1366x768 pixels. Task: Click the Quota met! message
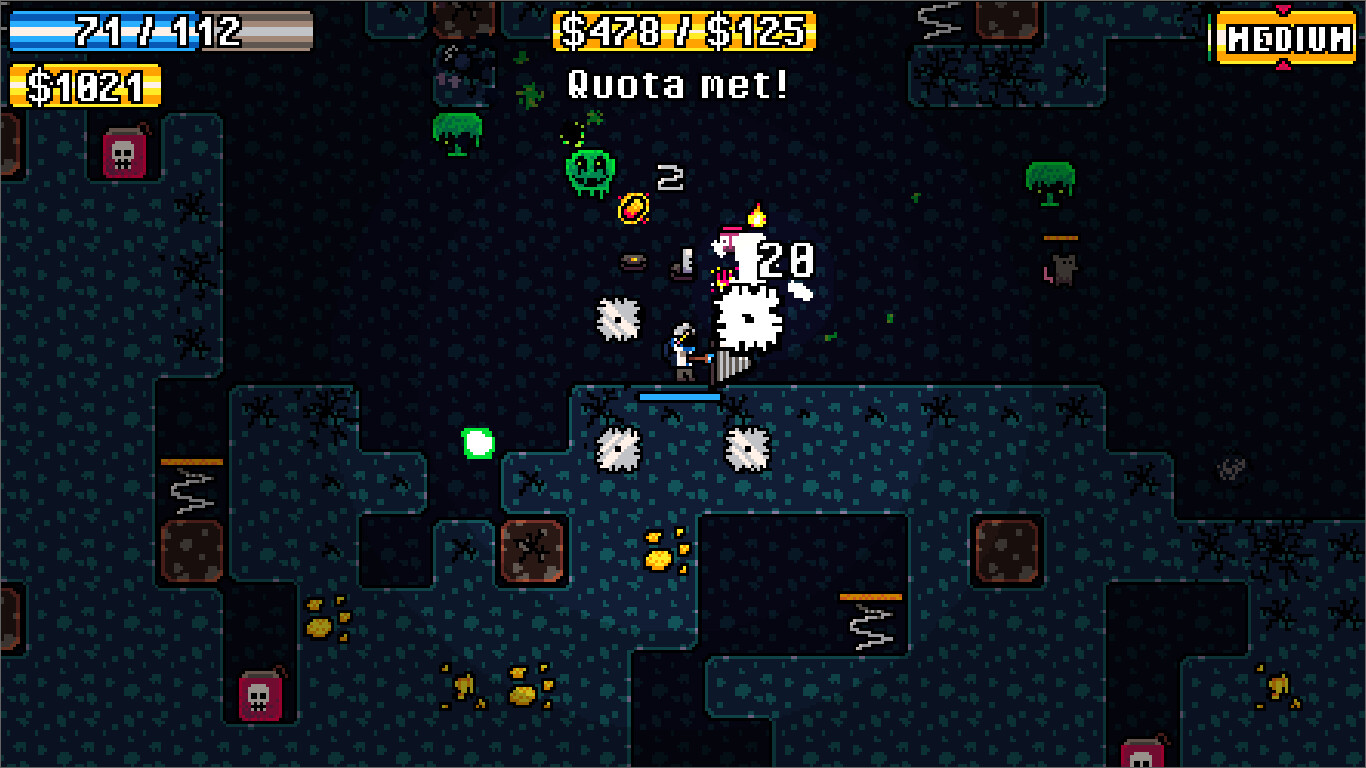[679, 84]
